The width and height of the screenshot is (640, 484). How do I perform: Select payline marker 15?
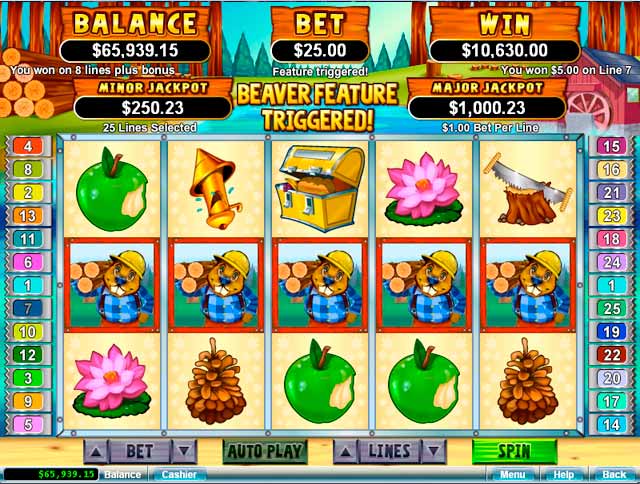(611, 147)
